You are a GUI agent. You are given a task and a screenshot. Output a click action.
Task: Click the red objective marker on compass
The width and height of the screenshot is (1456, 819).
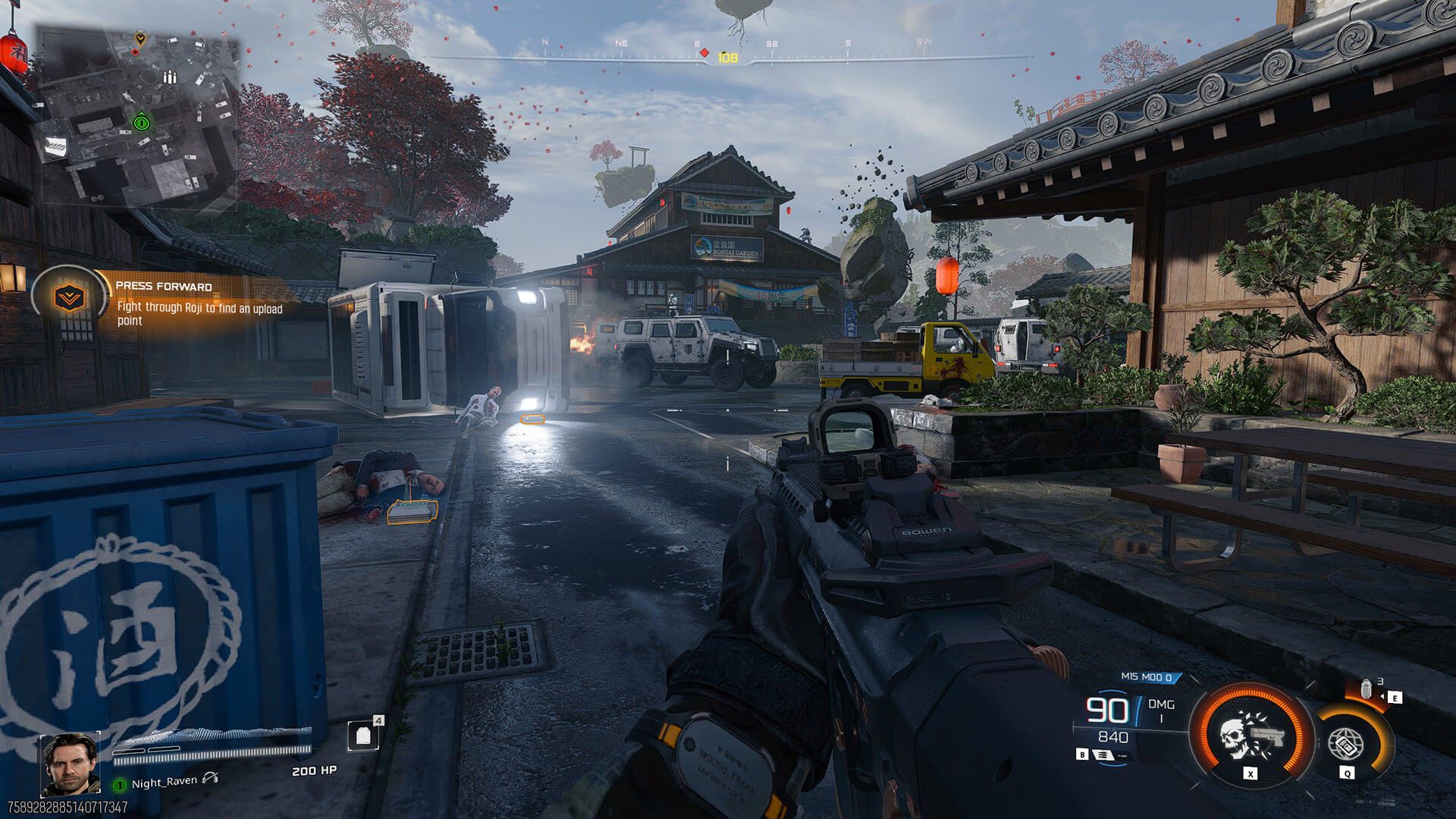[x=704, y=53]
